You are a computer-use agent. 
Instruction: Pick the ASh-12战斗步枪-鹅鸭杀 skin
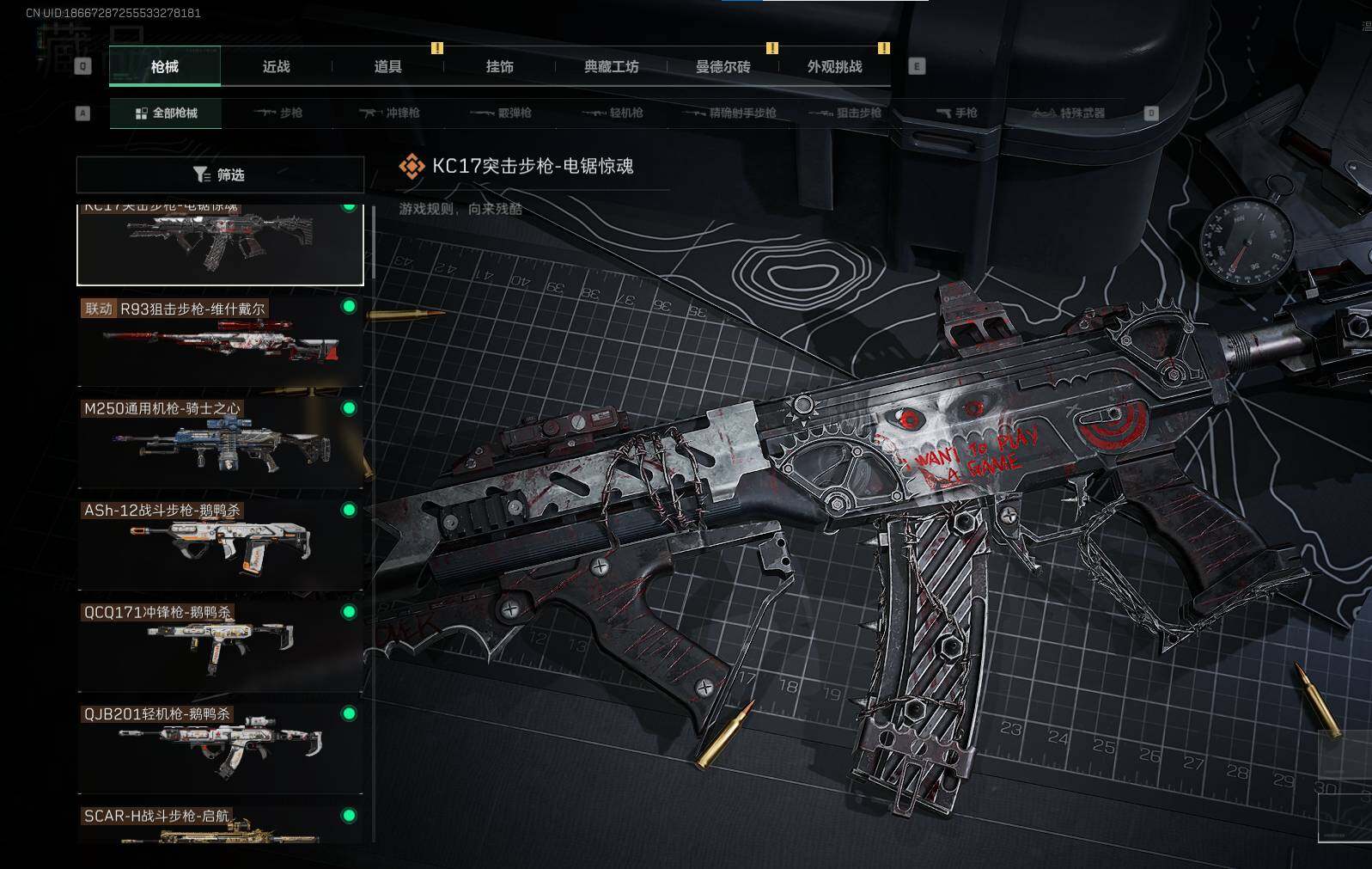coord(220,545)
